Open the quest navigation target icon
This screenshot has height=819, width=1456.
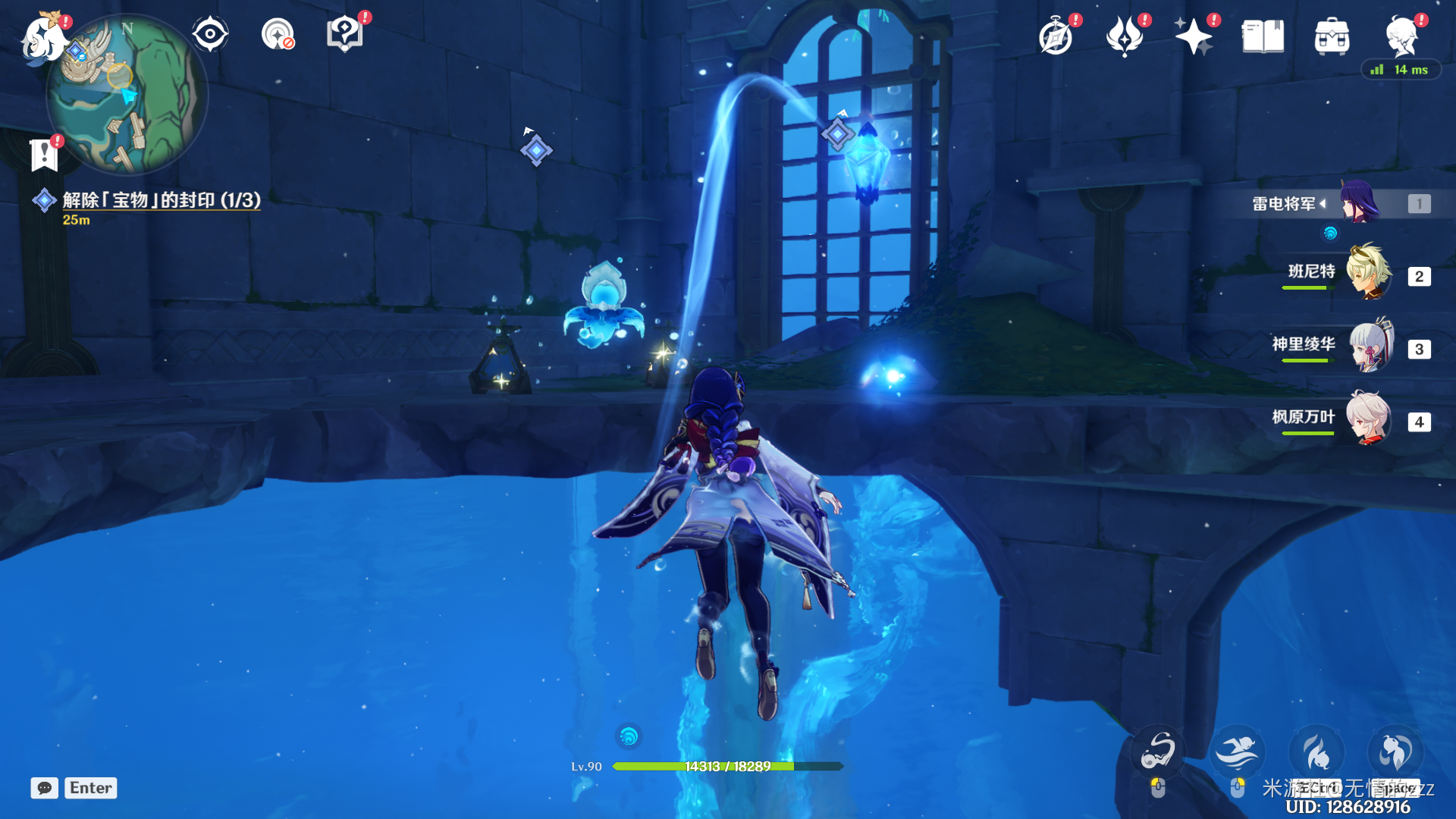pyautogui.click(x=278, y=34)
